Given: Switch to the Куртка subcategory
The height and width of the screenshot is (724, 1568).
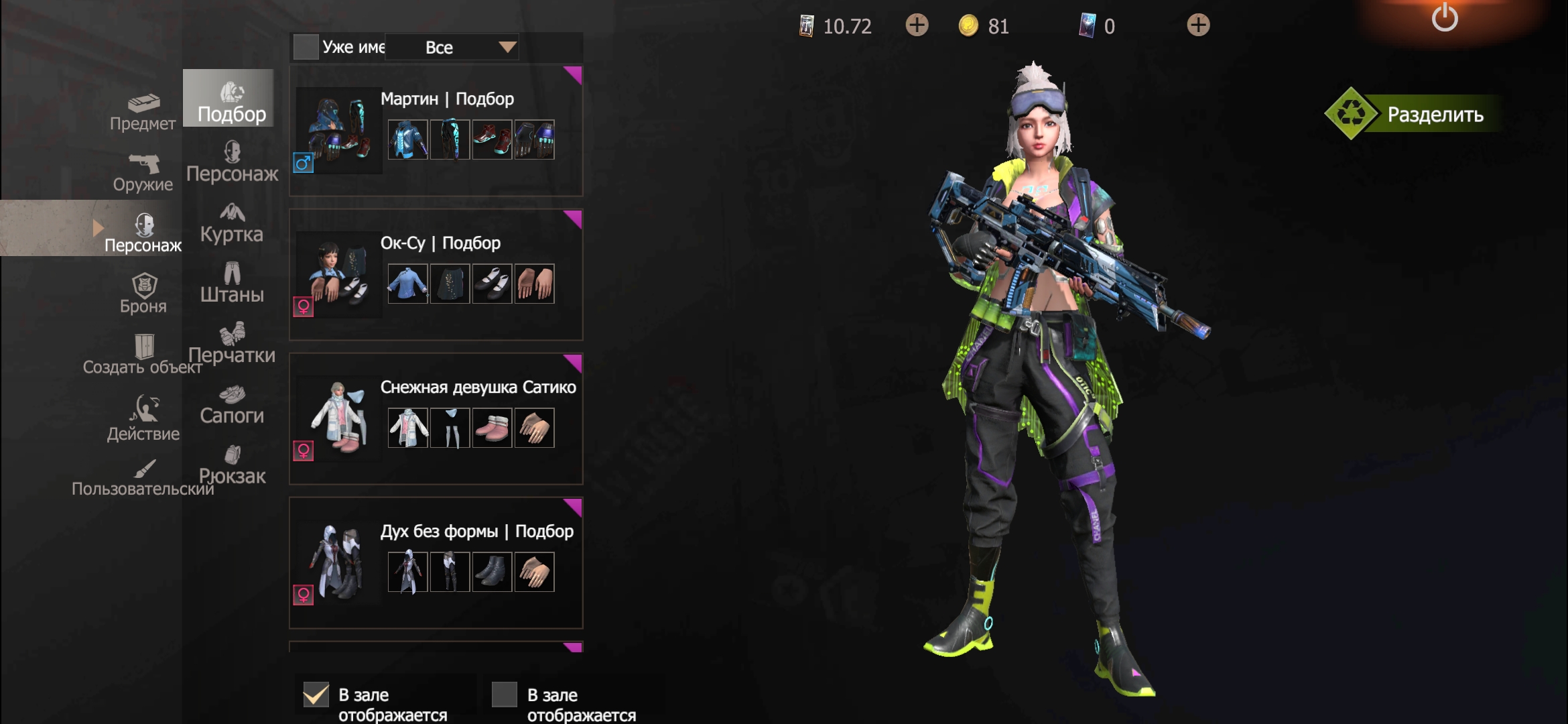Looking at the screenshot, I should point(232,223).
